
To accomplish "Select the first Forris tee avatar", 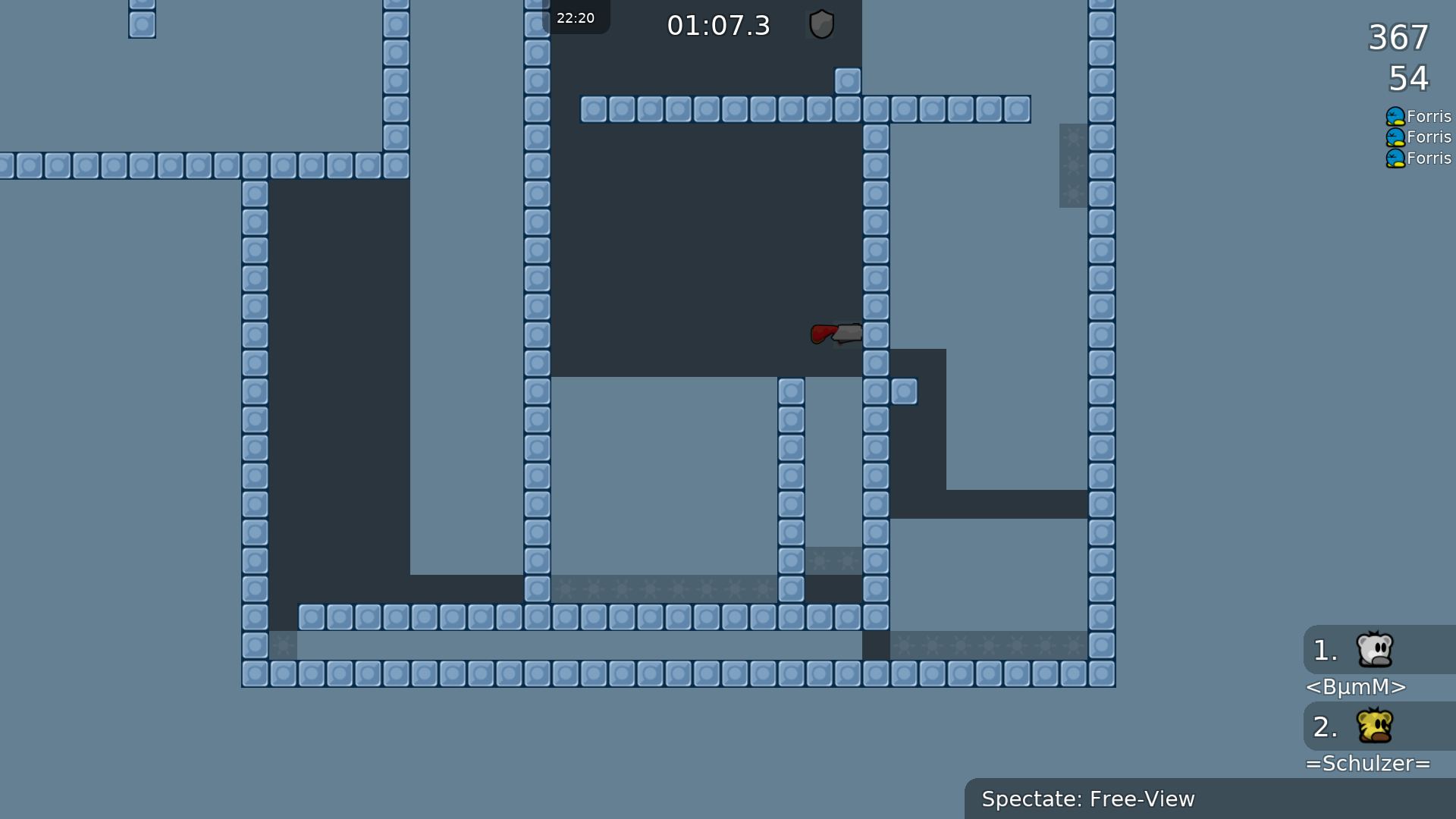I will (x=1395, y=116).
